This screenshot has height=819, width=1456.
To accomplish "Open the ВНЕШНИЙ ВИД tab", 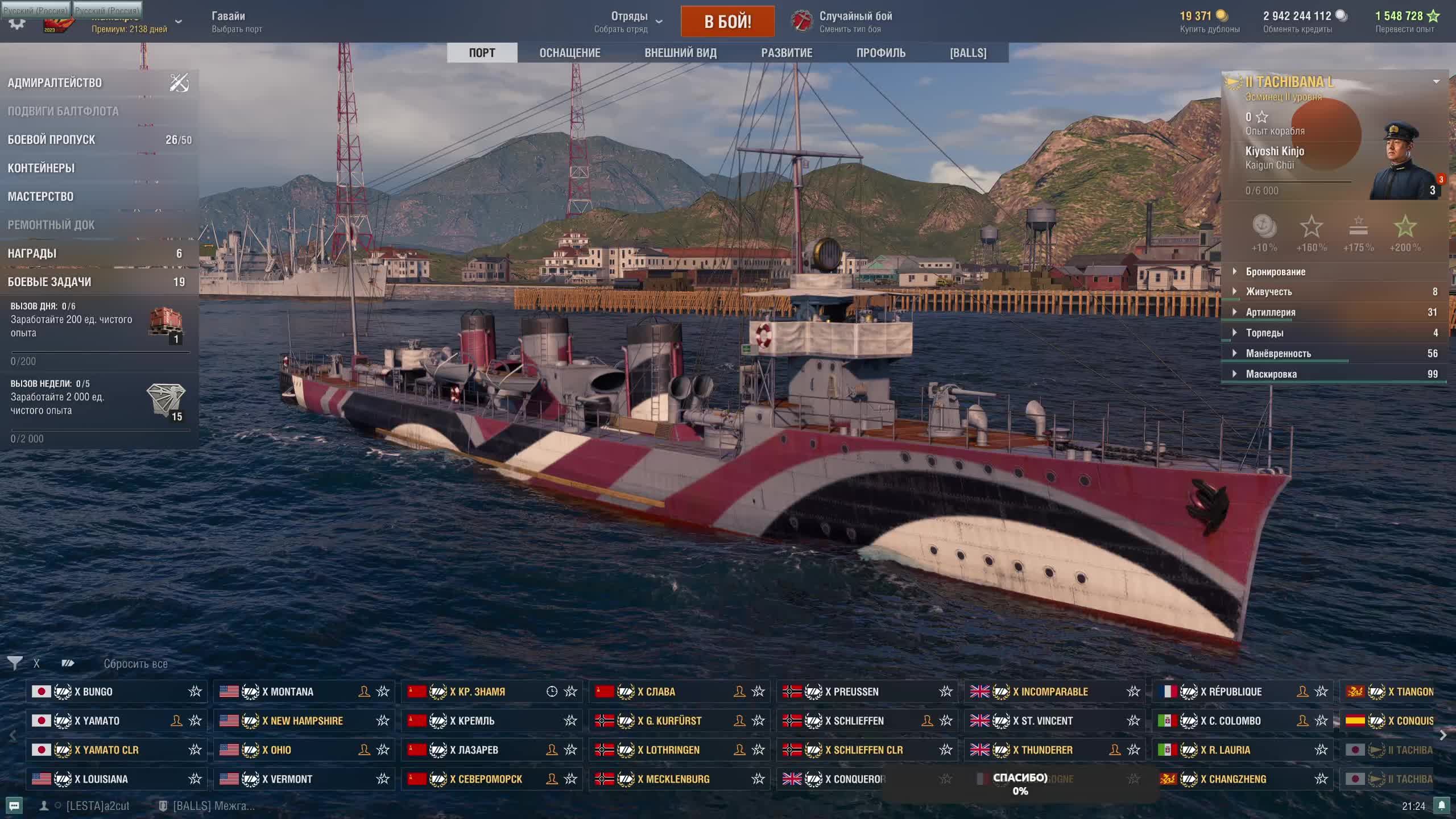I will point(680,53).
